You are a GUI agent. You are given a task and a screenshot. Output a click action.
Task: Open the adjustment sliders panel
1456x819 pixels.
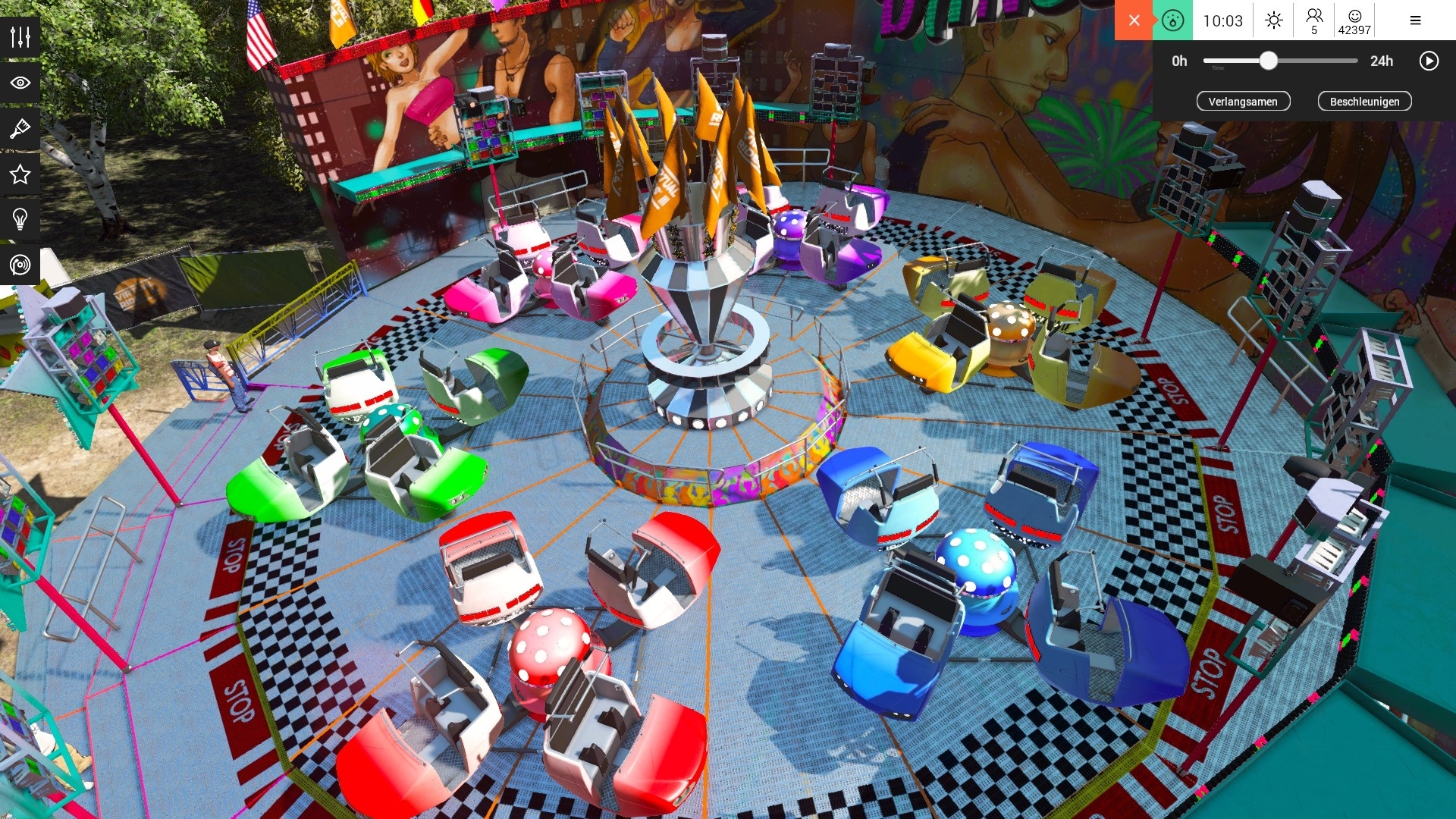20,35
